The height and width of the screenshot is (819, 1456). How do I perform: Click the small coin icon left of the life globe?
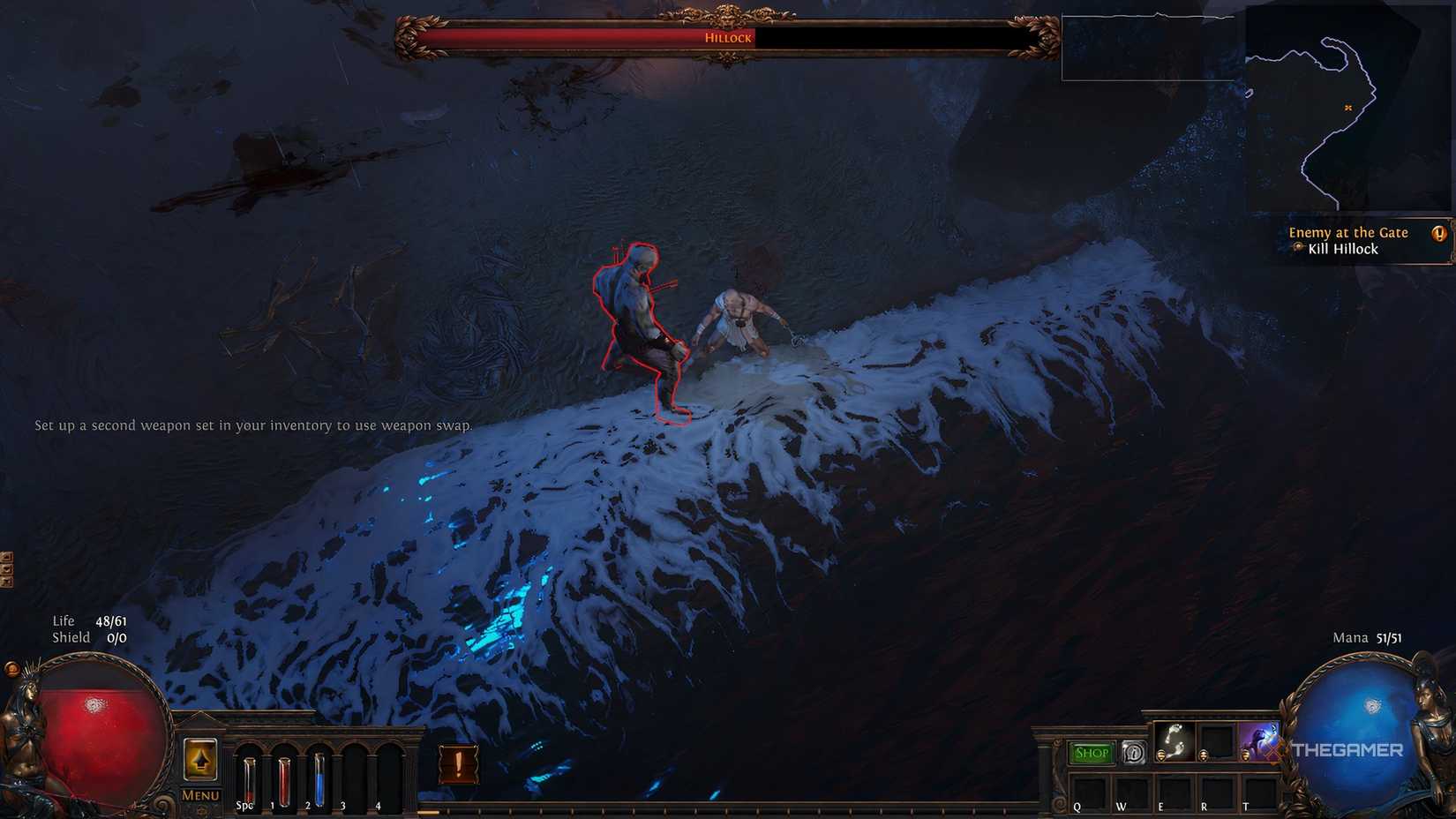point(12,671)
